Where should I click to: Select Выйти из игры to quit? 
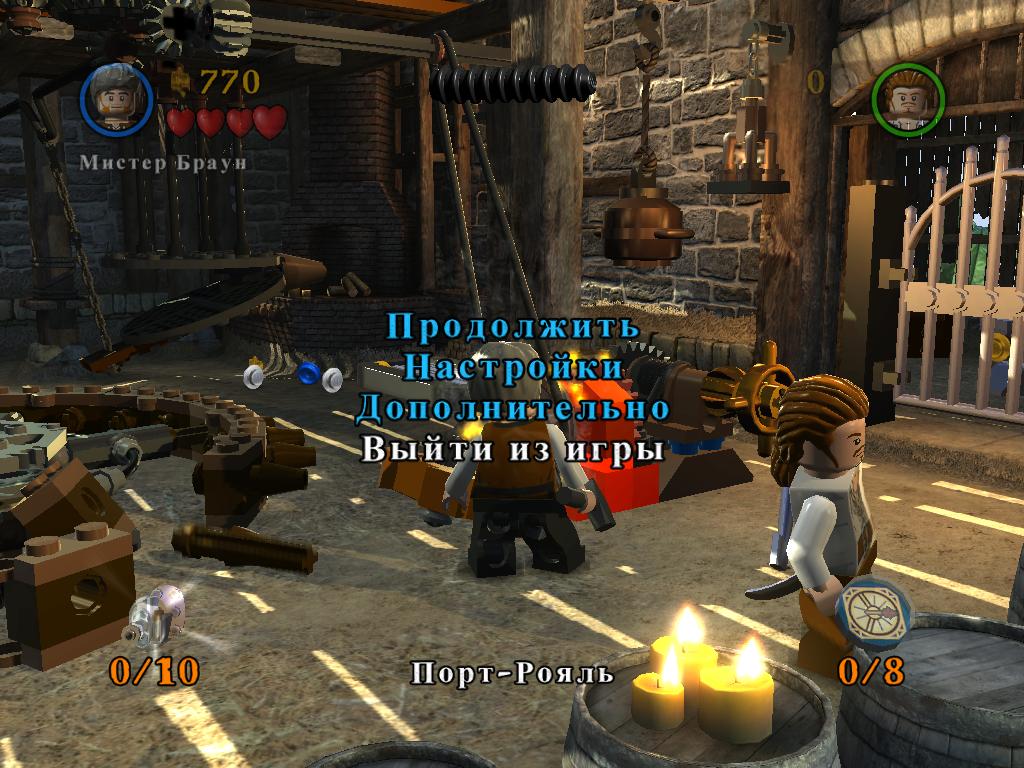pos(512,449)
